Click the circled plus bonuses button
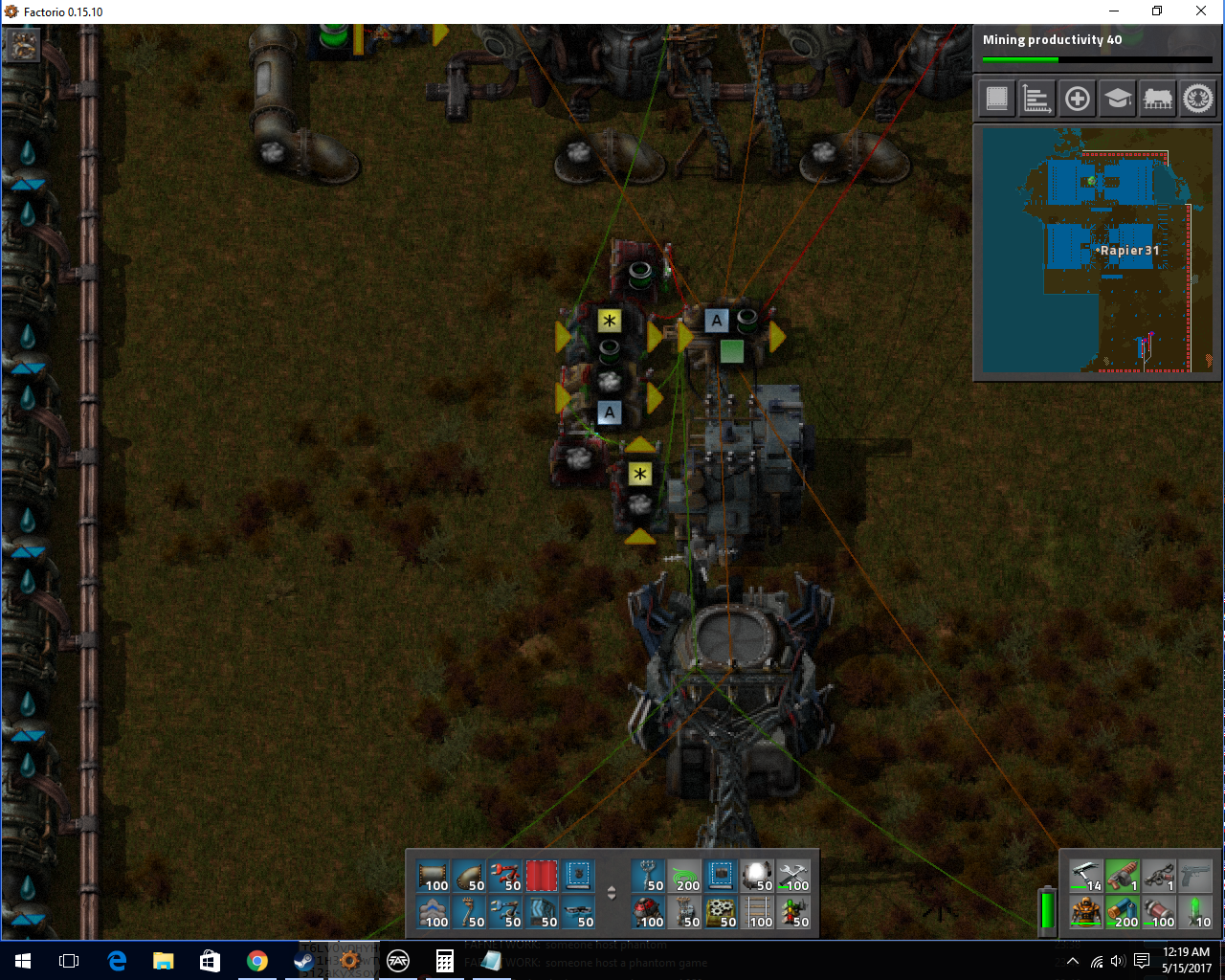Screen dimensions: 1225x980 (x=1078, y=99)
